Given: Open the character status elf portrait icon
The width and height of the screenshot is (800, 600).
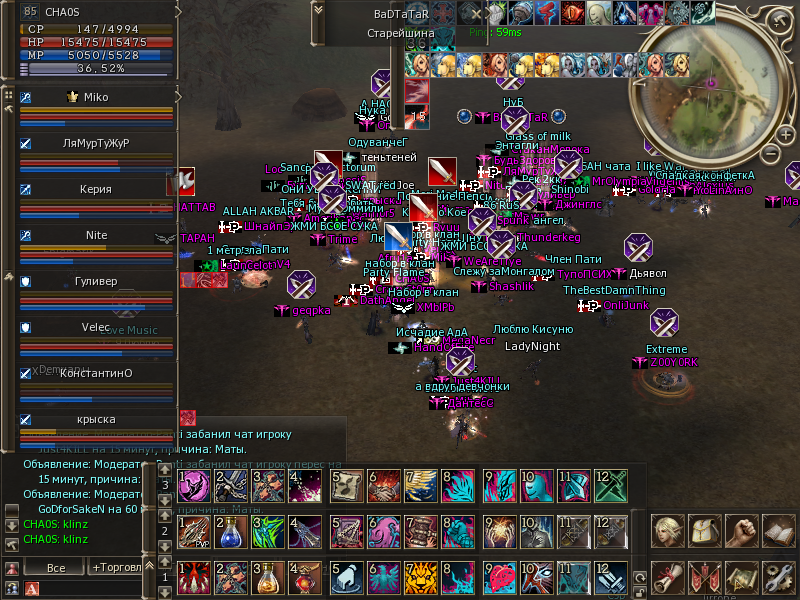Looking at the screenshot, I should (667, 531).
